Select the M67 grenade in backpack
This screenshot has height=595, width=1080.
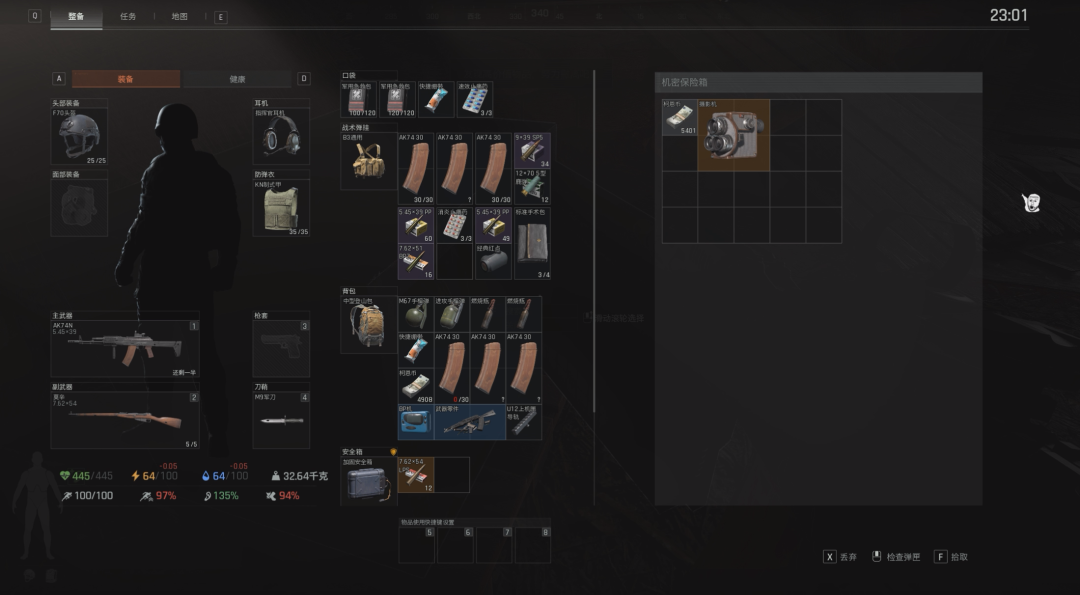[415, 314]
